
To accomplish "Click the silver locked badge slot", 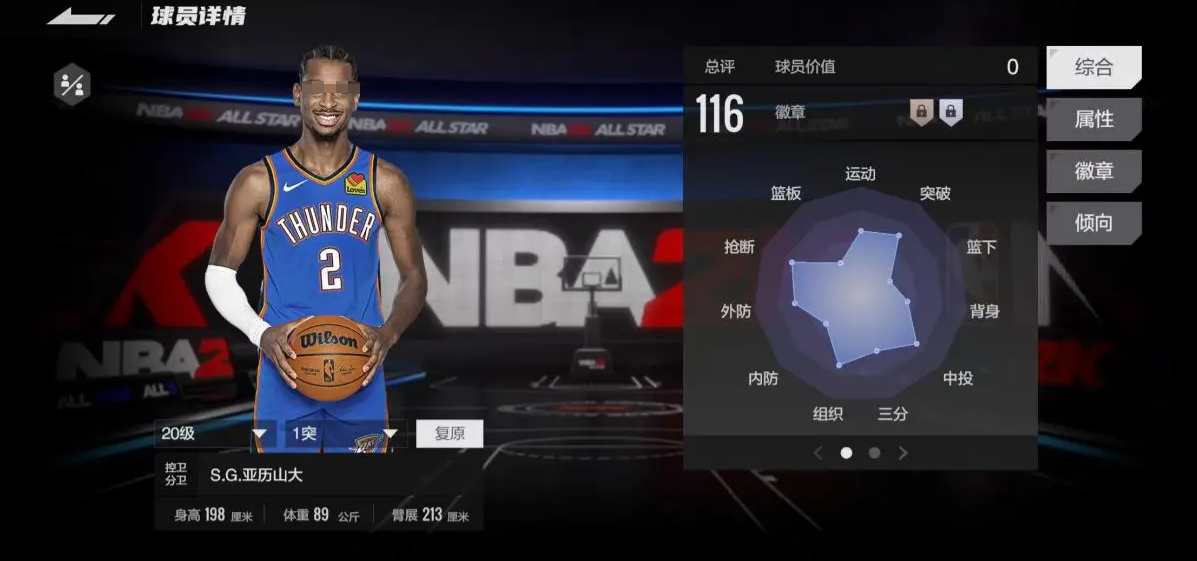I will click(950, 112).
